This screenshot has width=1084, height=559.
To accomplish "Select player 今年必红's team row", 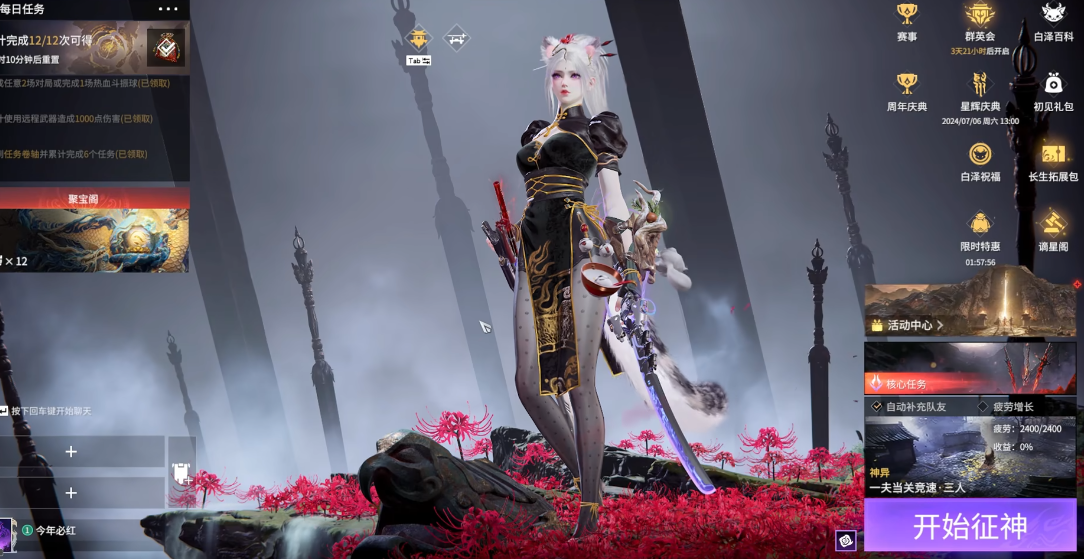I will [80, 531].
